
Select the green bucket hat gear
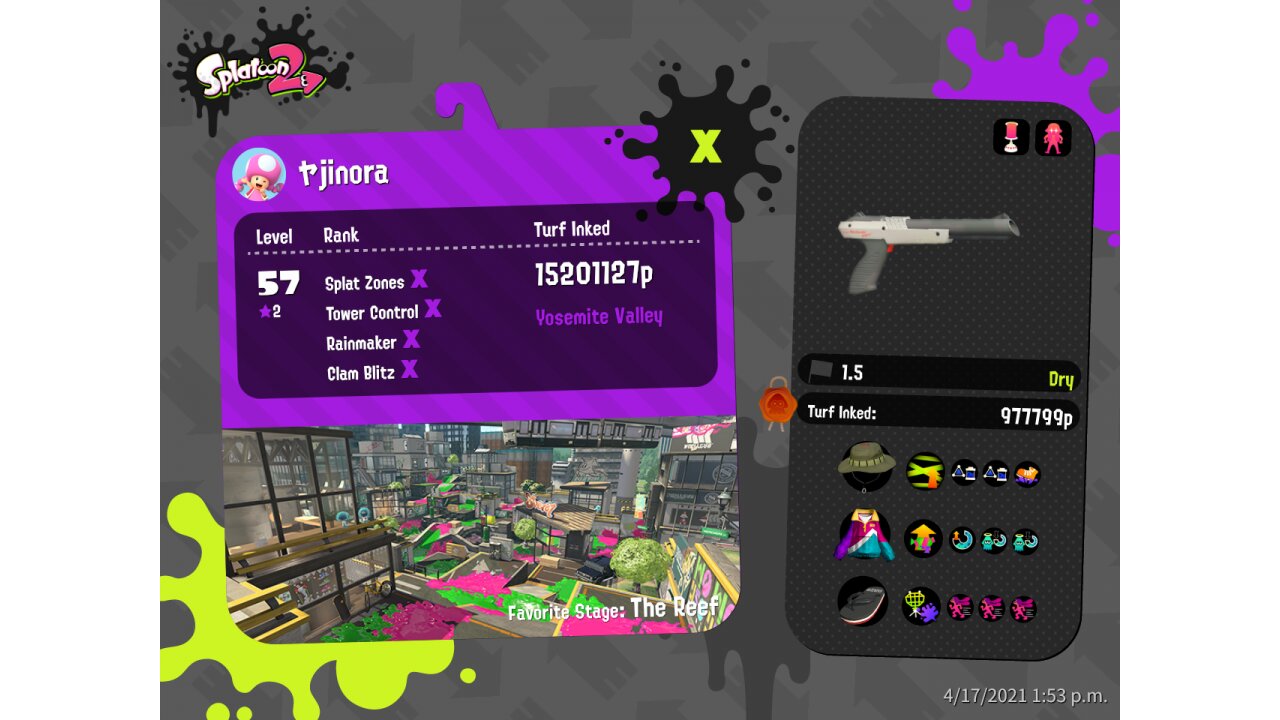[x=866, y=466]
